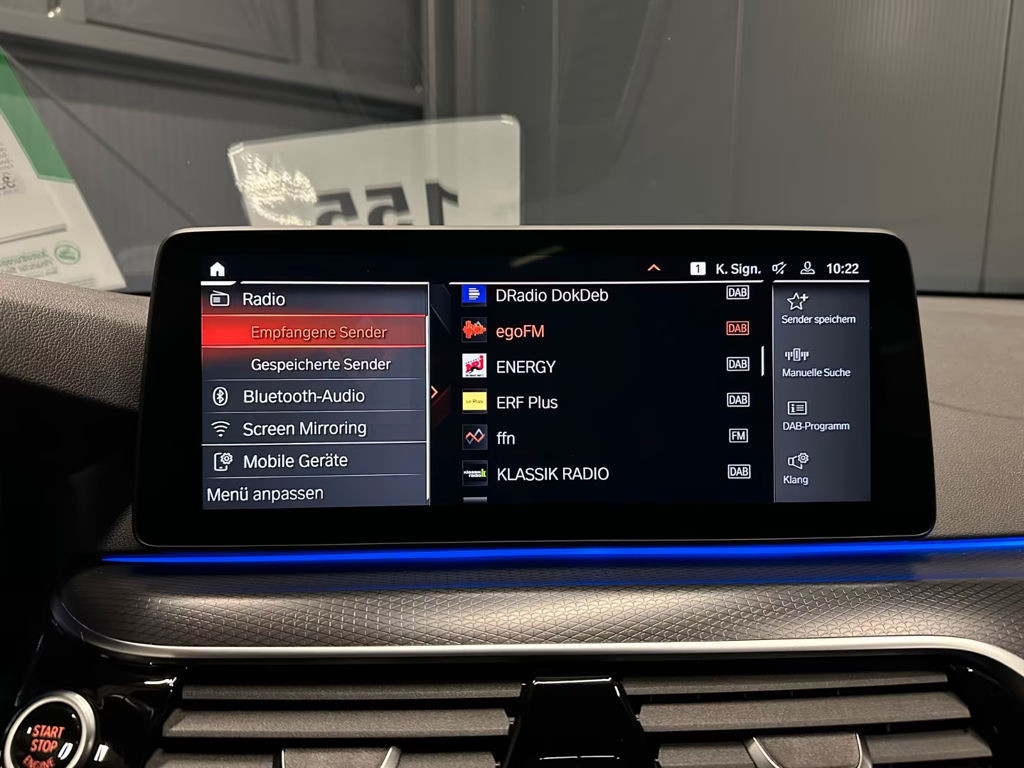1024x768 pixels.
Task: Open Menü anpassen option
Action: pos(265,493)
